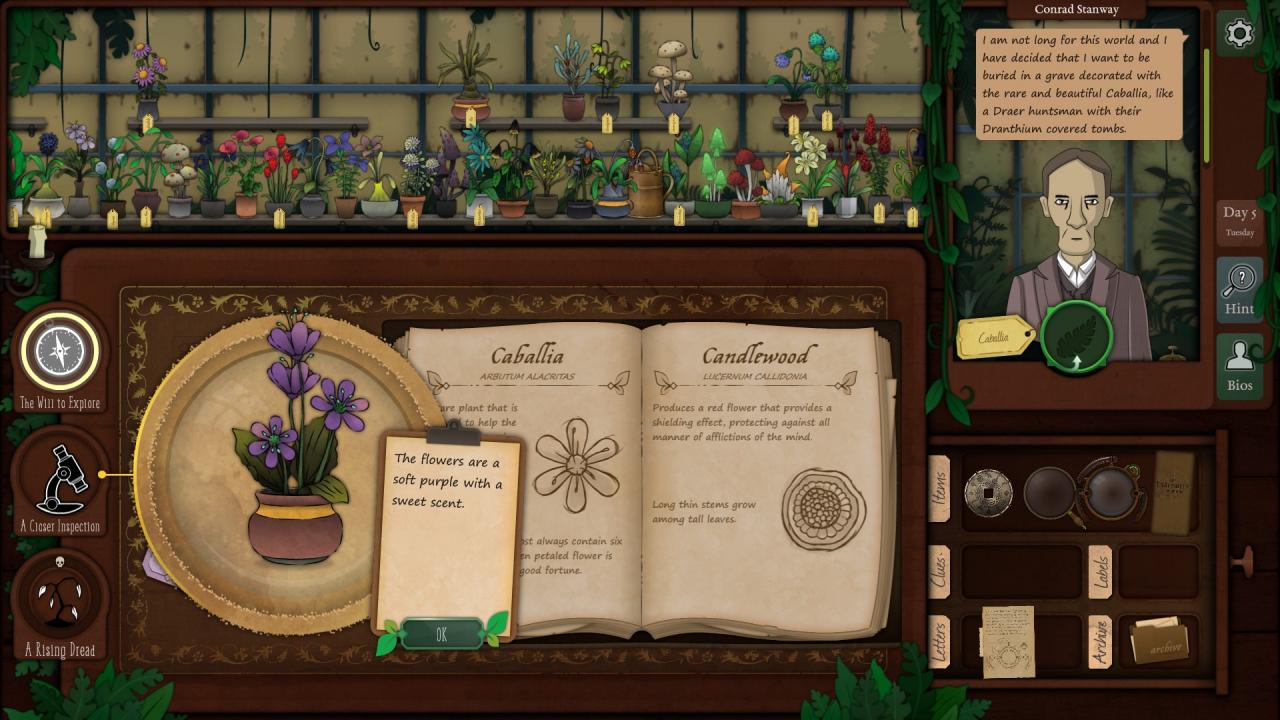This screenshot has height=720, width=1280.
Task: Open the archive folder
Action: coord(1159,642)
